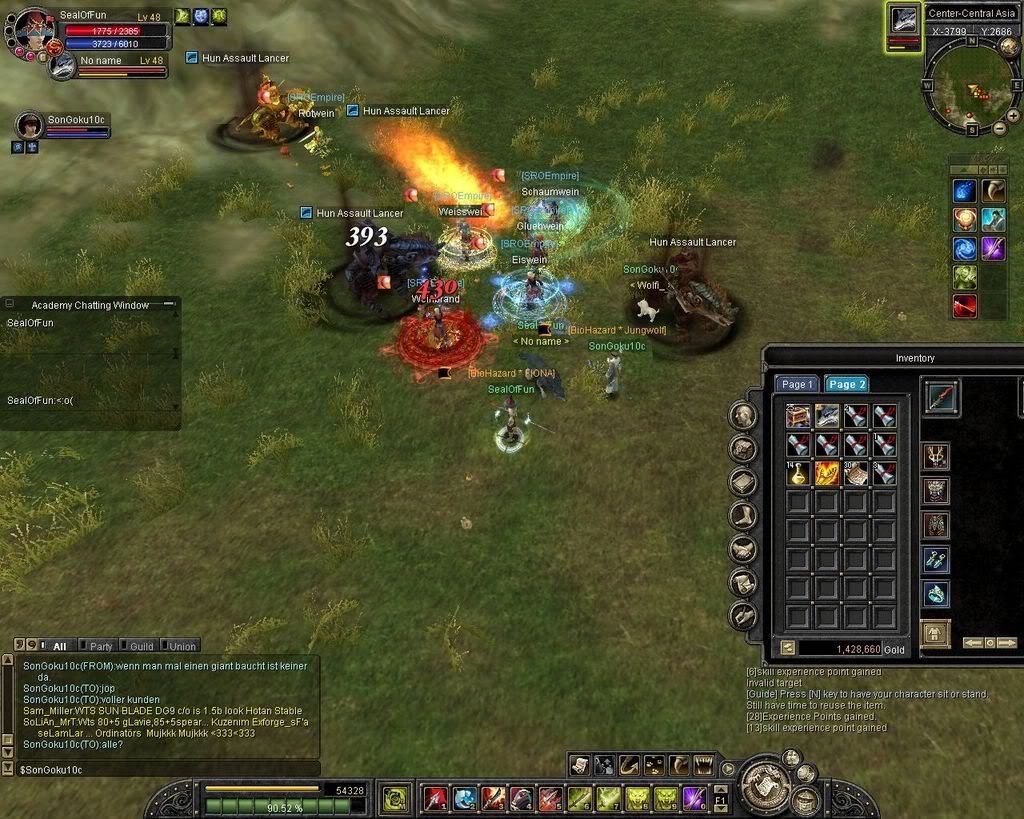Switch to the Union chat tab
The image size is (1024, 819).
point(181,646)
